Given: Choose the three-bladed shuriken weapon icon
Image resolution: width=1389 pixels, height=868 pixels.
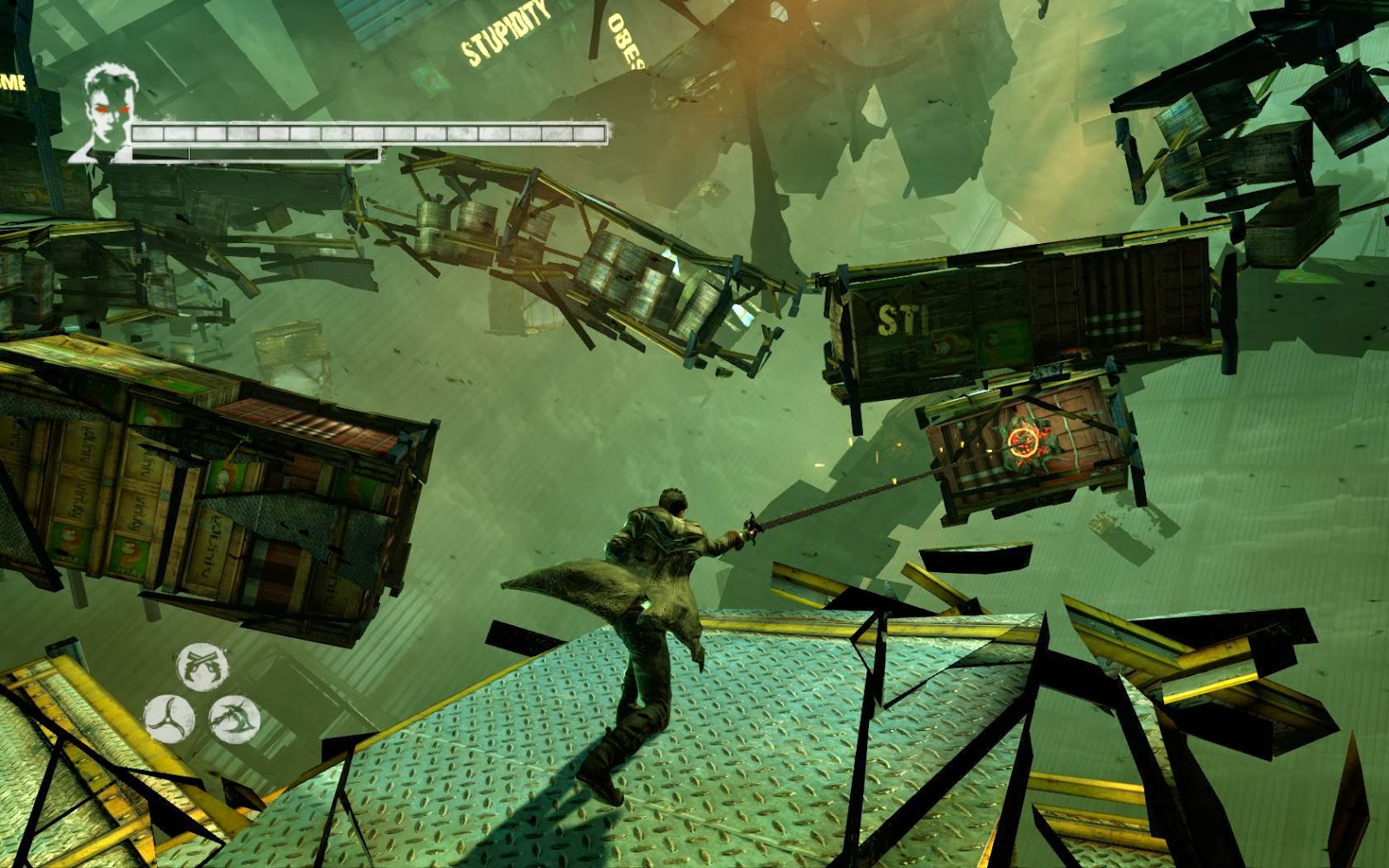Looking at the screenshot, I should click(x=168, y=719).
